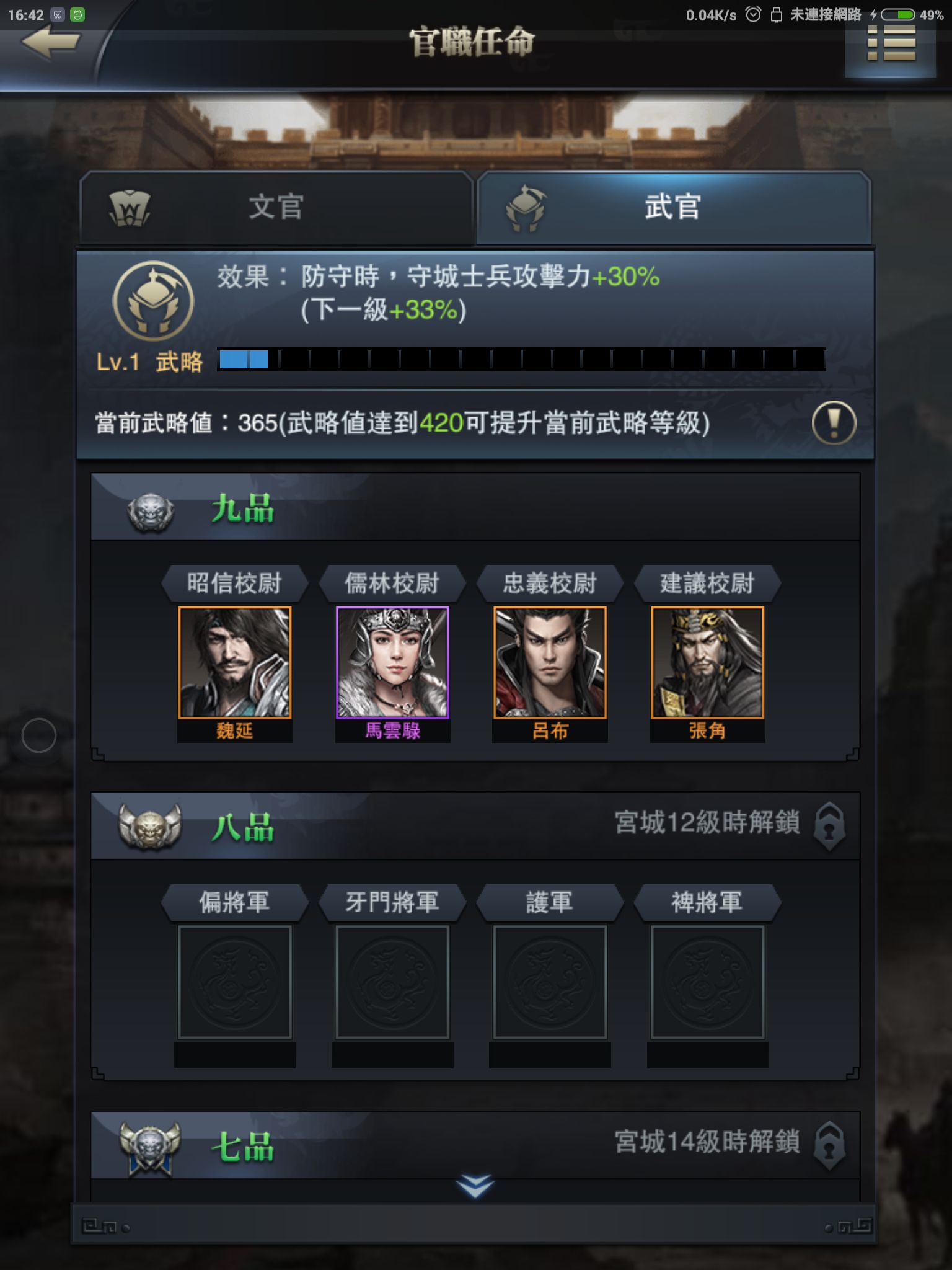The width and height of the screenshot is (952, 1270).
Task: Switch to the 文官 tab
Action: pyautogui.click(x=280, y=208)
